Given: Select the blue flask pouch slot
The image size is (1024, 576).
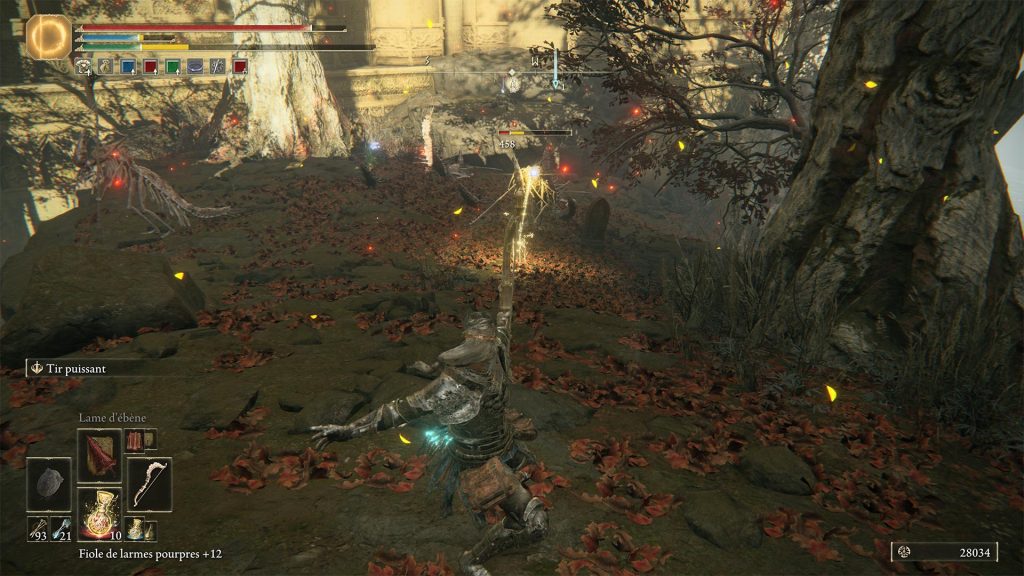Looking at the screenshot, I should click(136, 530).
